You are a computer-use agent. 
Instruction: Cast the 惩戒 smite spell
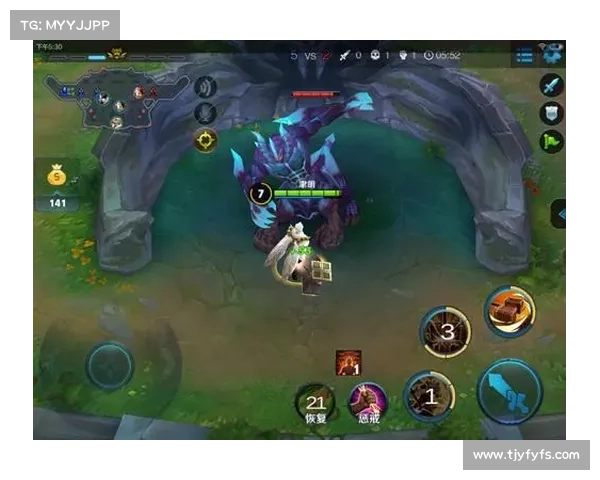point(368,402)
